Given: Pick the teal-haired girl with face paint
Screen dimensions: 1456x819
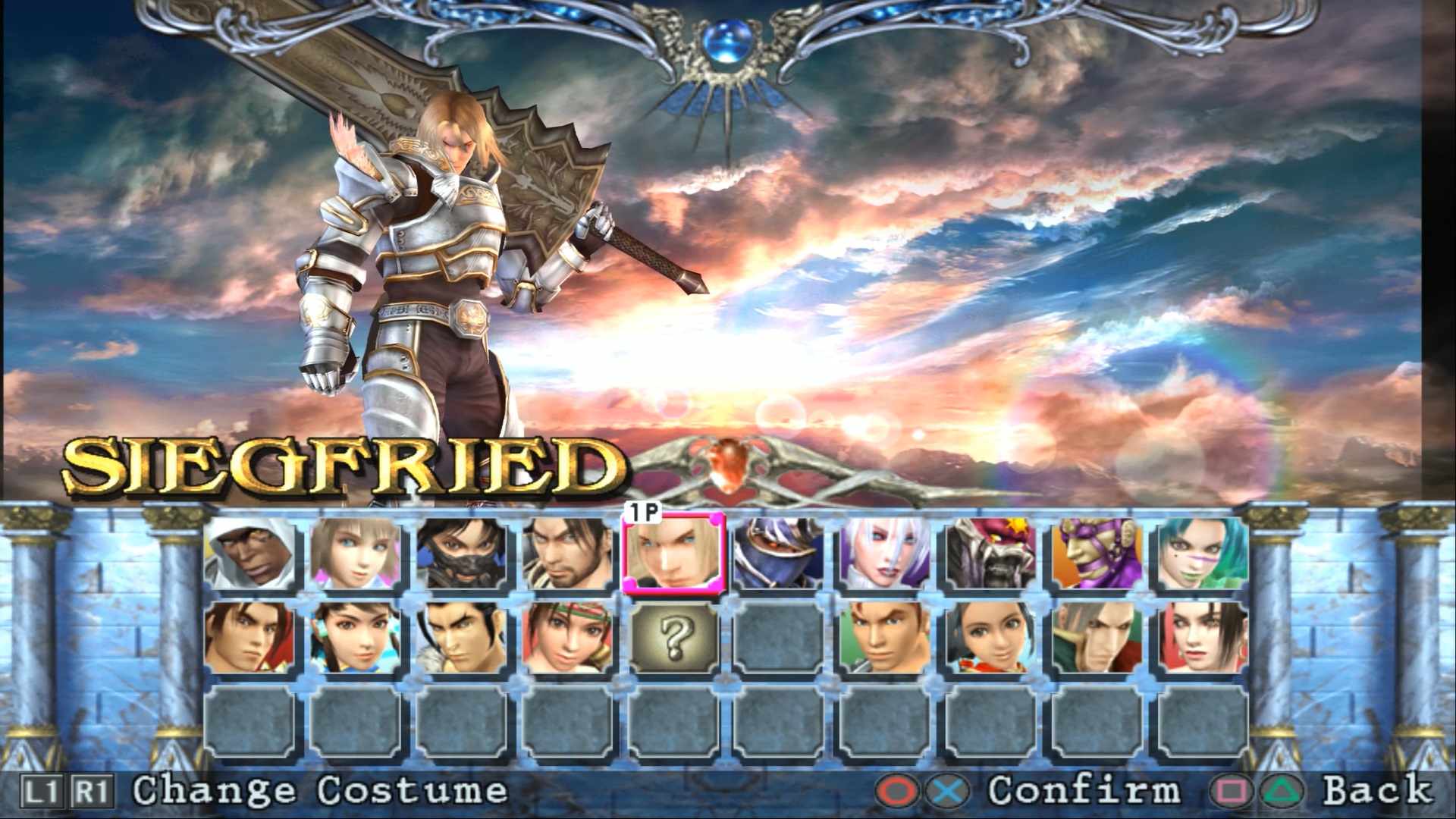Looking at the screenshot, I should click(x=1203, y=554).
